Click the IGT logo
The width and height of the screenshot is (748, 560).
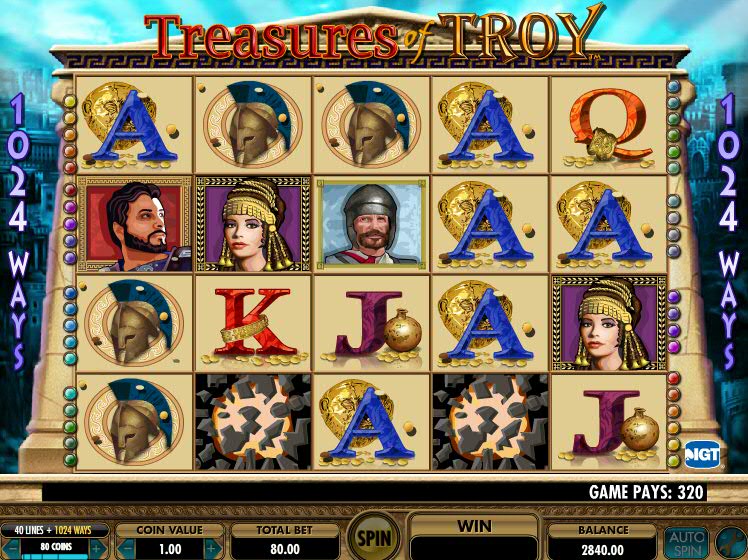pyautogui.click(x=701, y=452)
